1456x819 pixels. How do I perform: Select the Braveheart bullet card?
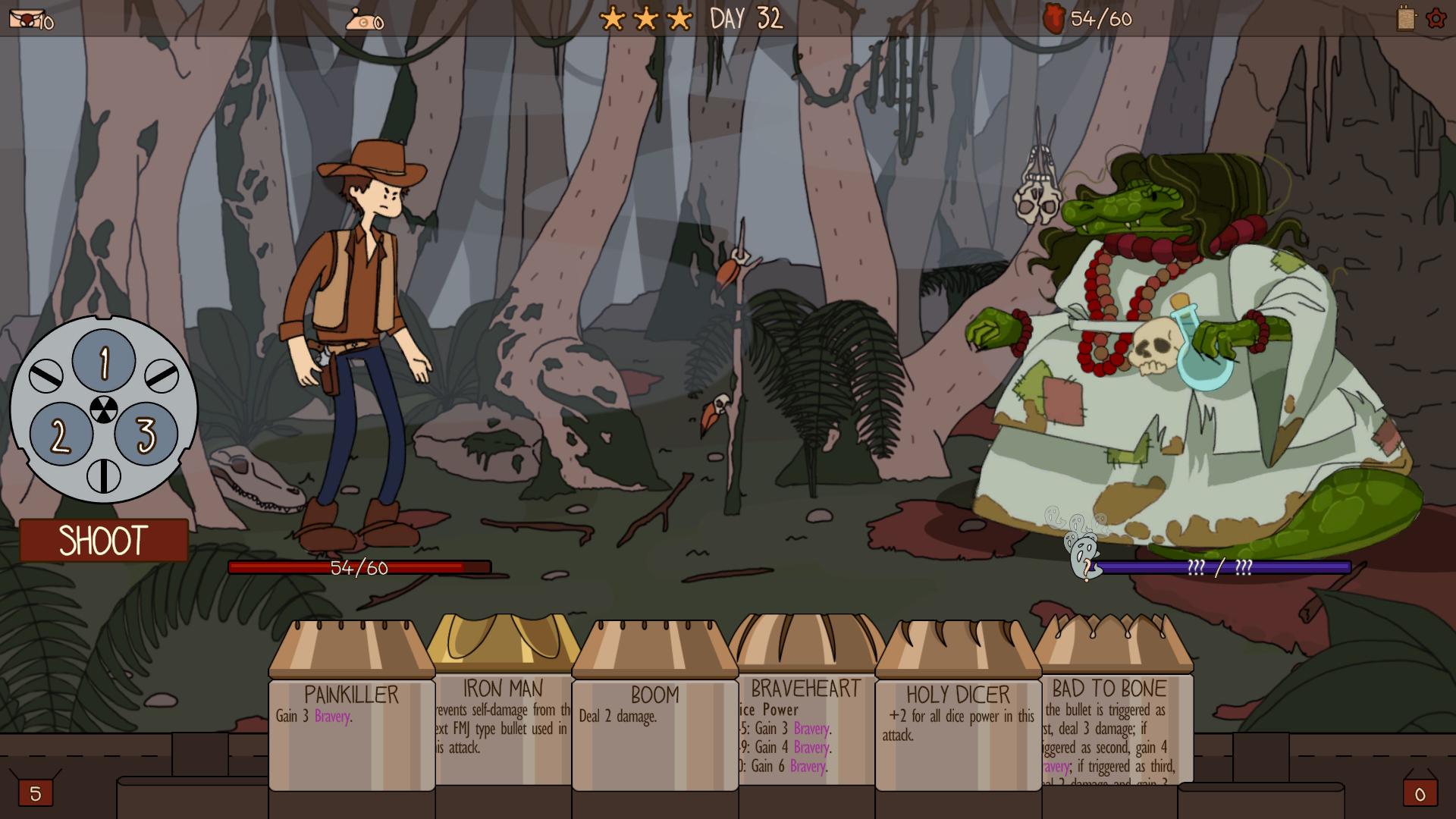tap(806, 713)
